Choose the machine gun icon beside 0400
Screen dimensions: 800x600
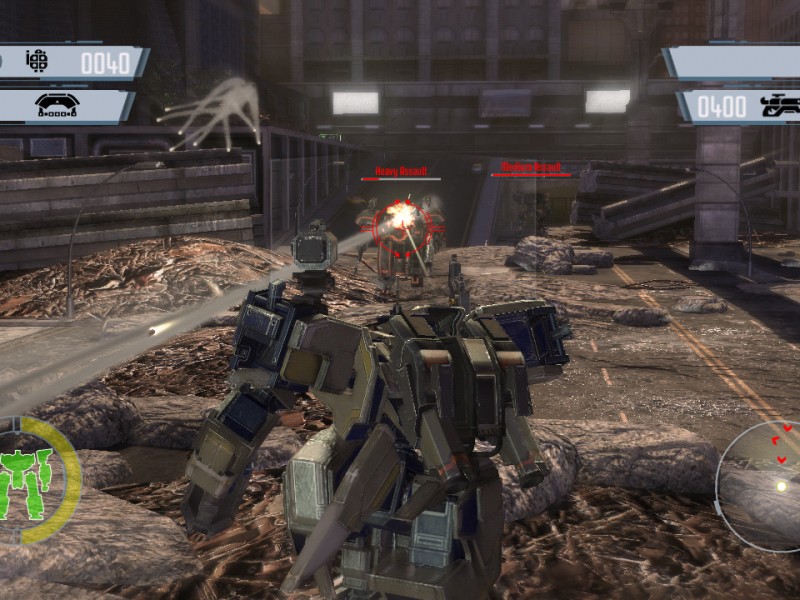(x=778, y=106)
